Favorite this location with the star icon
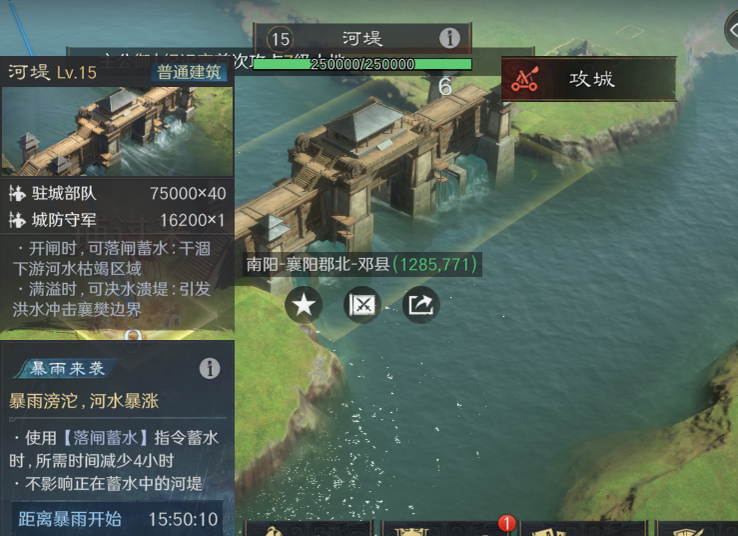 [x=304, y=305]
